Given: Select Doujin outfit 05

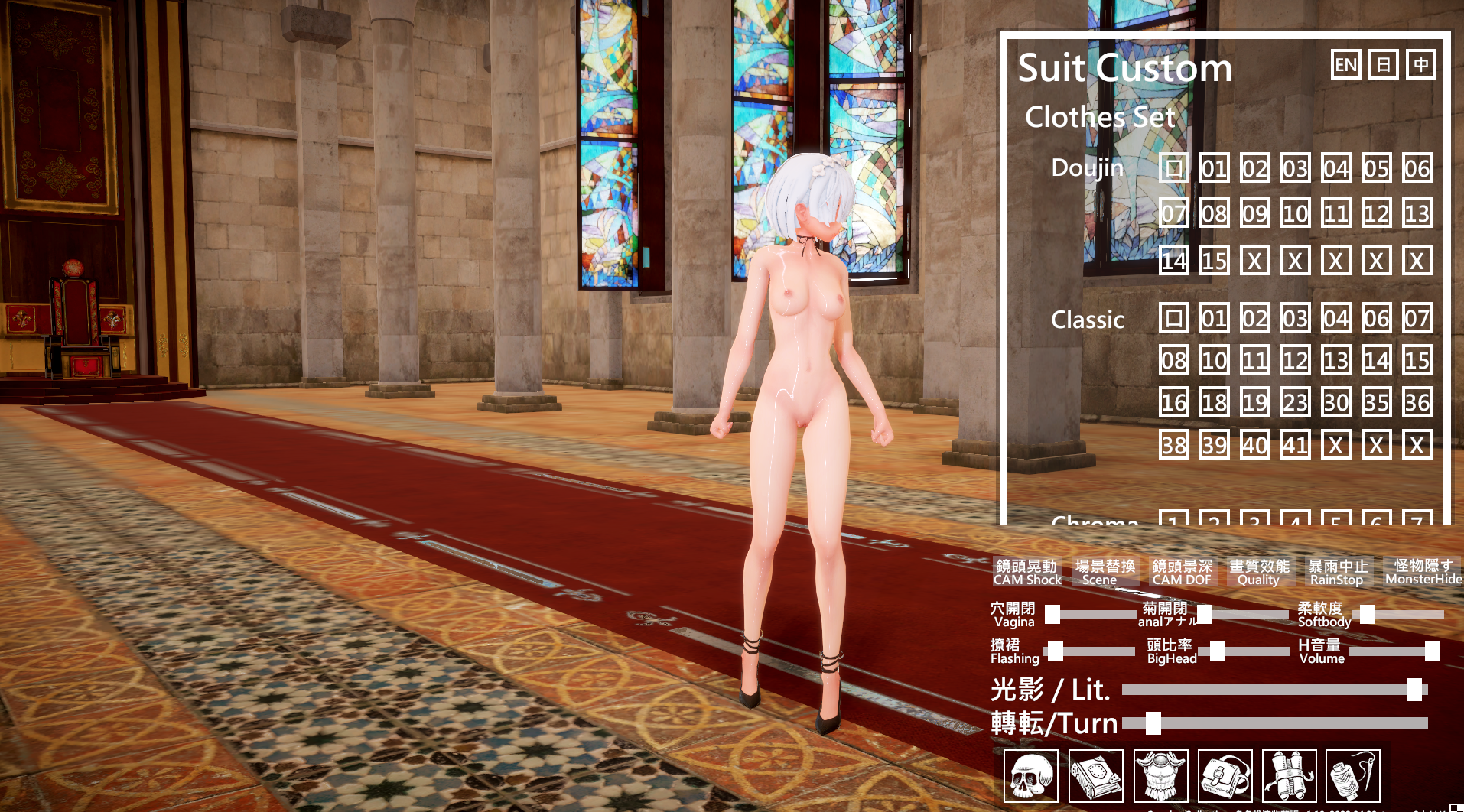Looking at the screenshot, I should (1376, 170).
